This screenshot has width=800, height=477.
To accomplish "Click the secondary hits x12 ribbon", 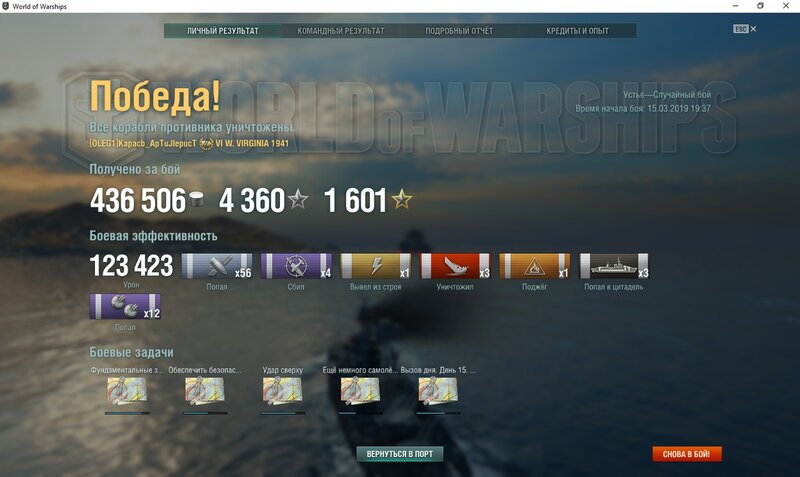I will coord(125,306).
